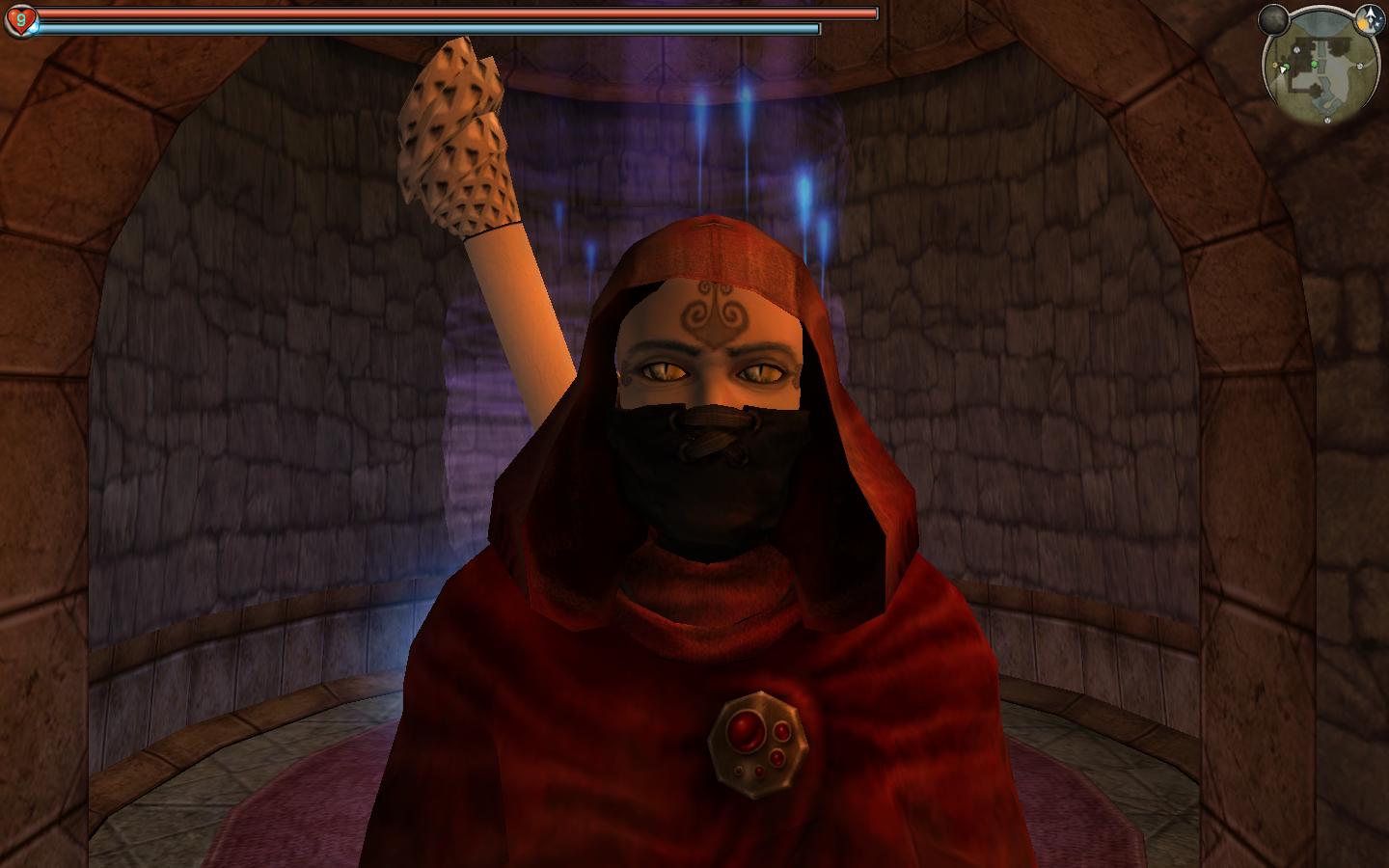This screenshot has width=1389, height=868.
Task: Click the white player arrow on the minimap
Action: pyautogui.click(x=1283, y=68)
